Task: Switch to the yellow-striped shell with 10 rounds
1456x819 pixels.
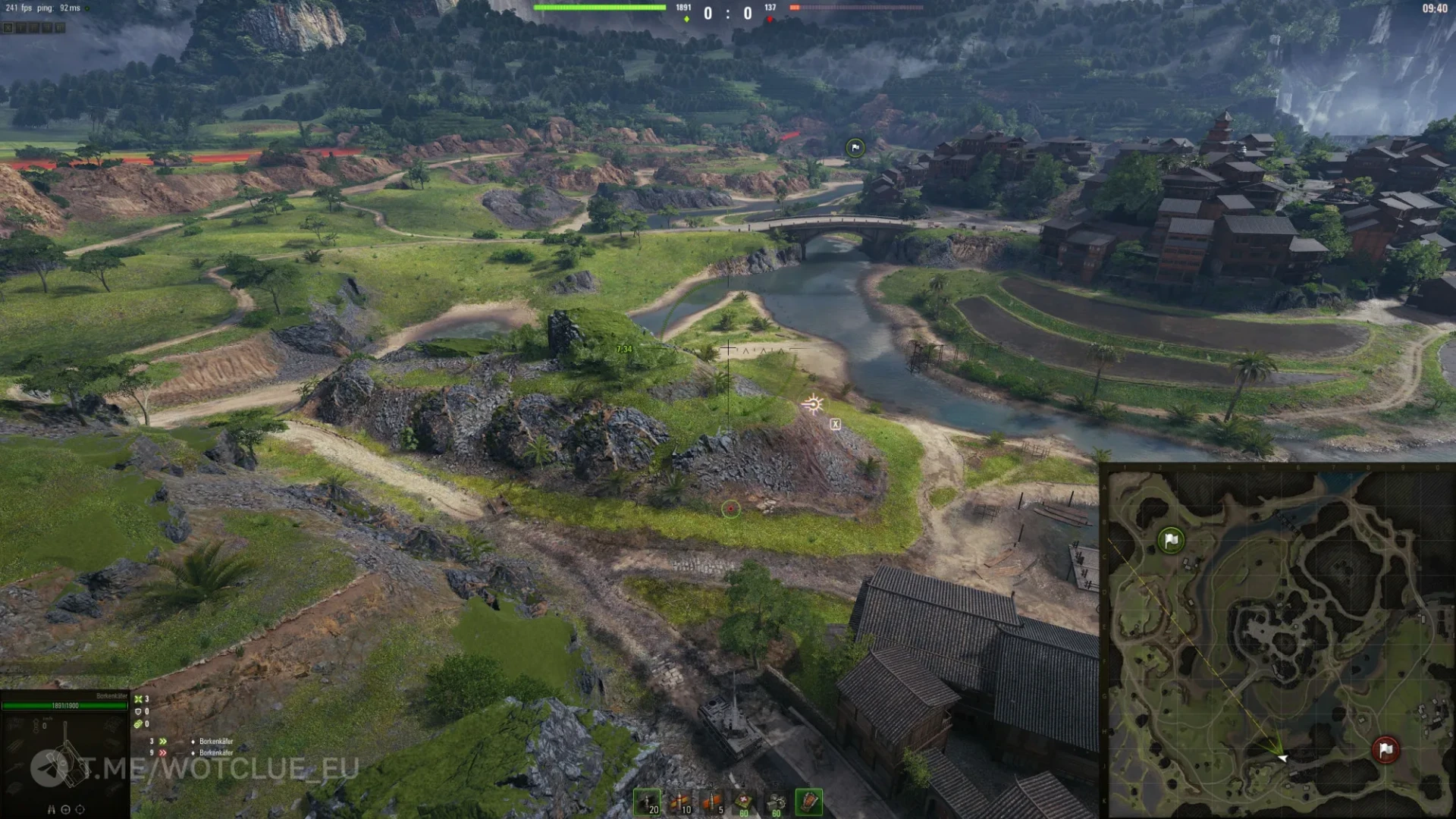Action: click(x=680, y=802)
